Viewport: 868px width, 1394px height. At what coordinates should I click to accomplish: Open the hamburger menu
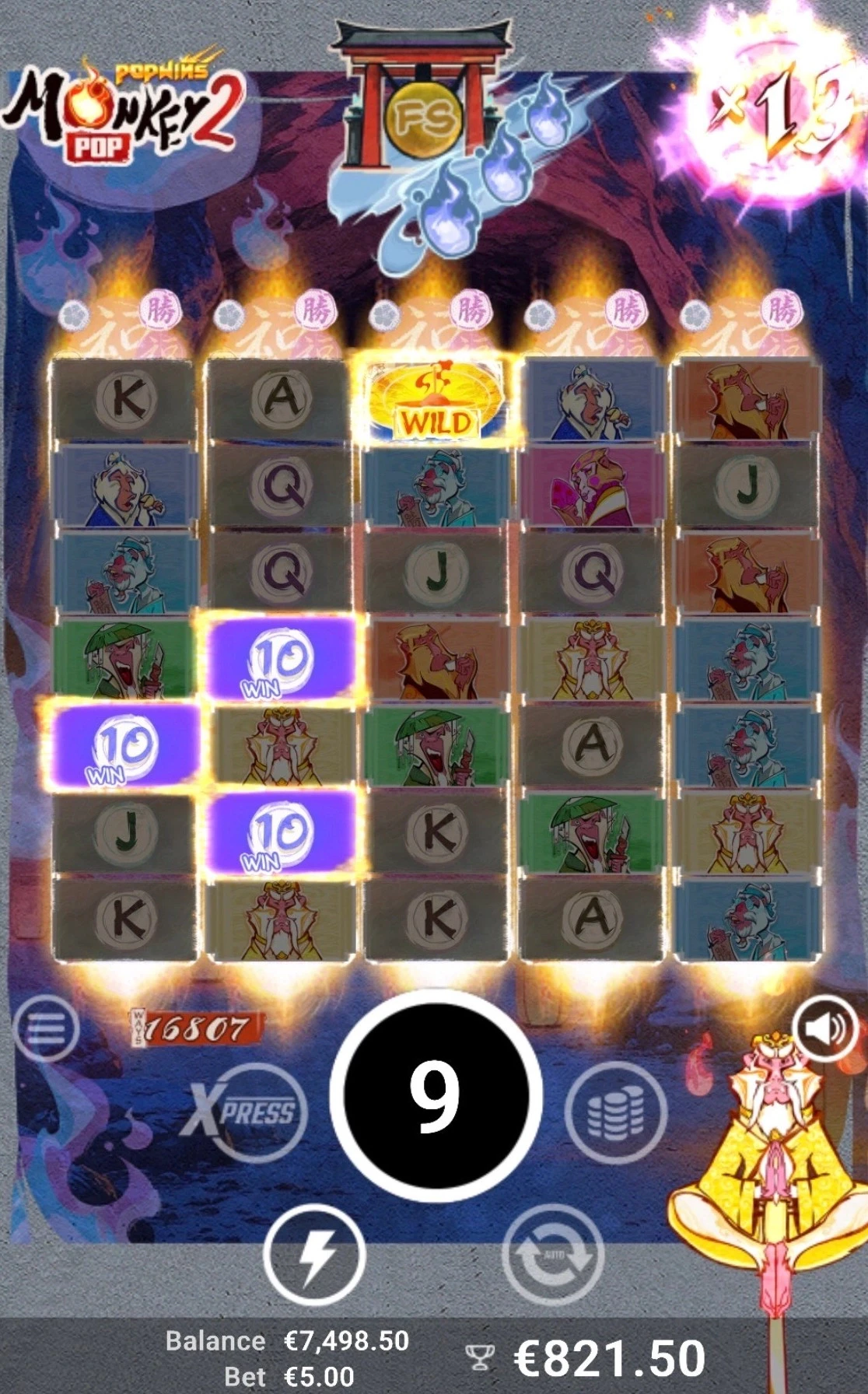click(46, 1028)
